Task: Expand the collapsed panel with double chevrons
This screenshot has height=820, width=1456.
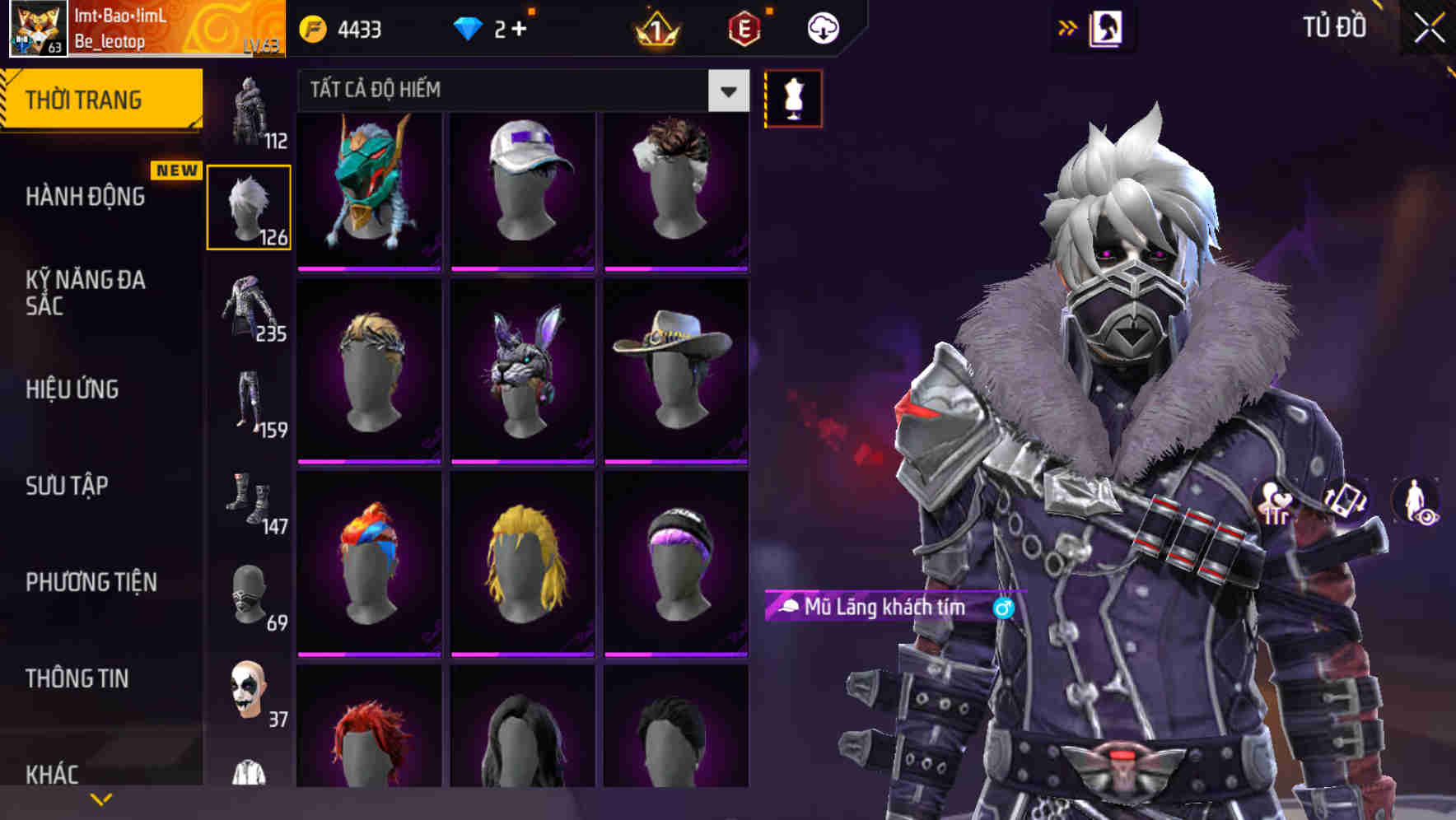Action: click(1068, 26)
